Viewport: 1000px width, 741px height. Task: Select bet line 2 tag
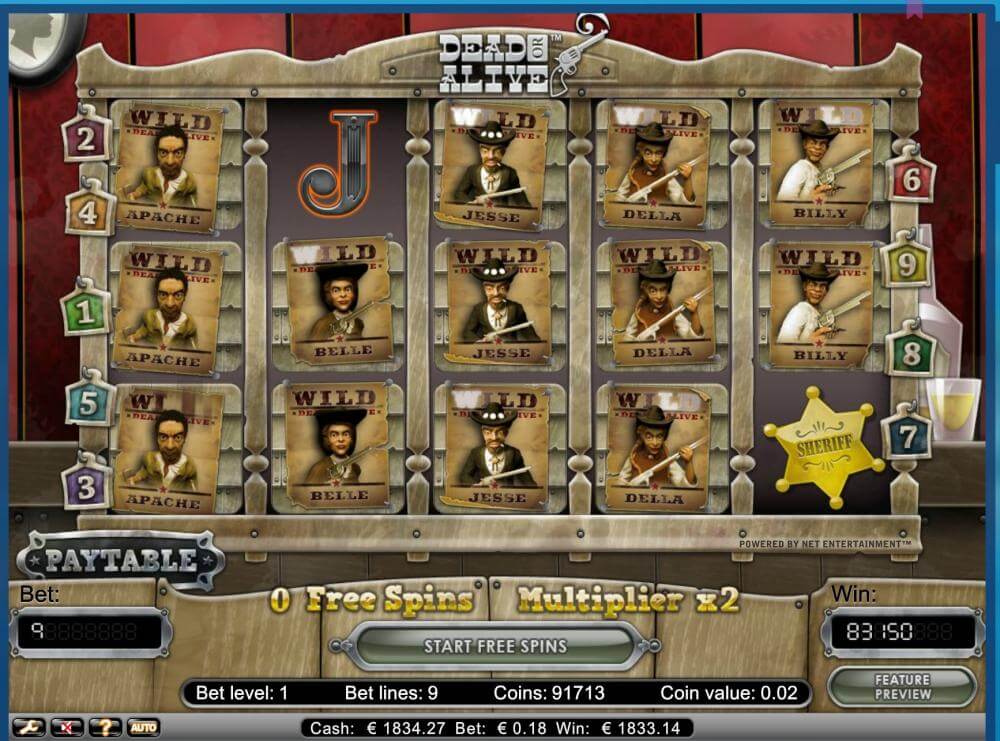pos(87,139)
